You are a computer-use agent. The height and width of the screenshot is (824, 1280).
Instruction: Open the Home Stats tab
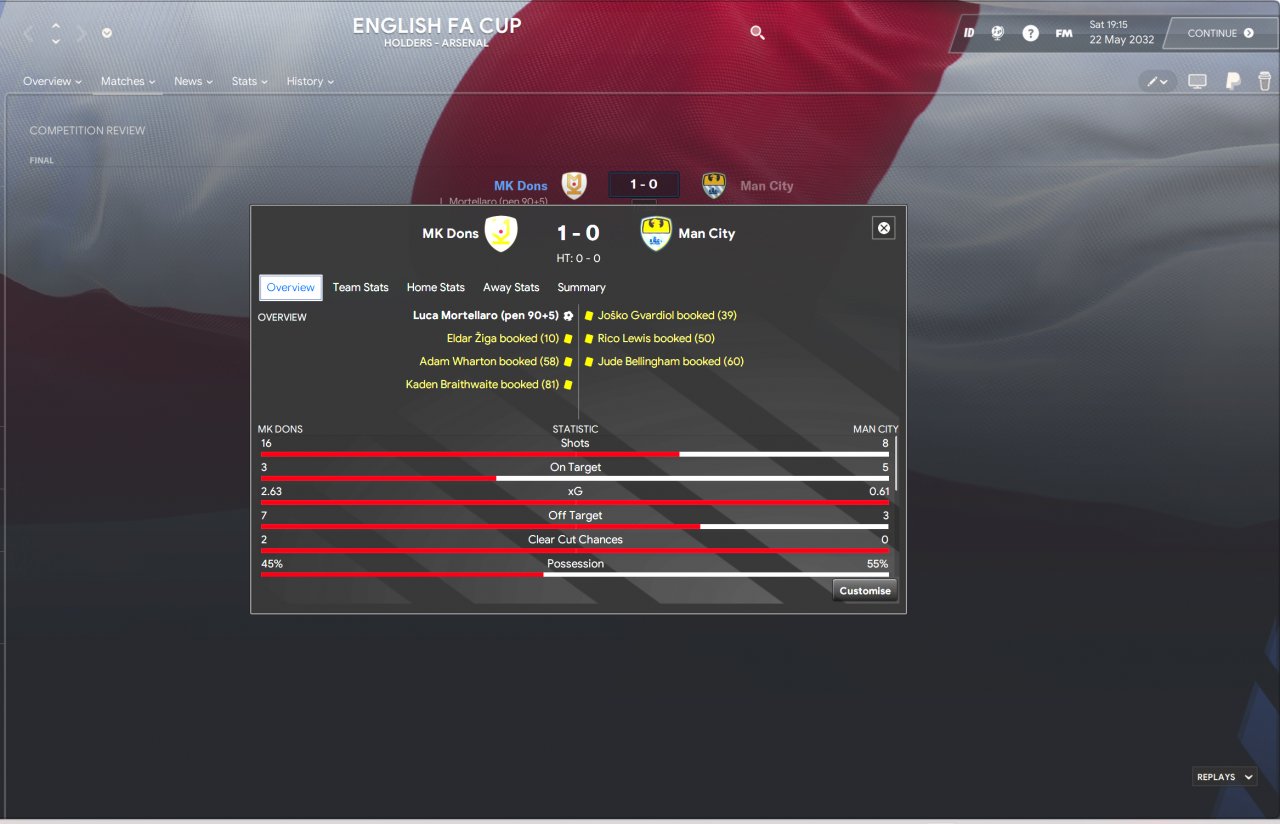tap(435, 287)
